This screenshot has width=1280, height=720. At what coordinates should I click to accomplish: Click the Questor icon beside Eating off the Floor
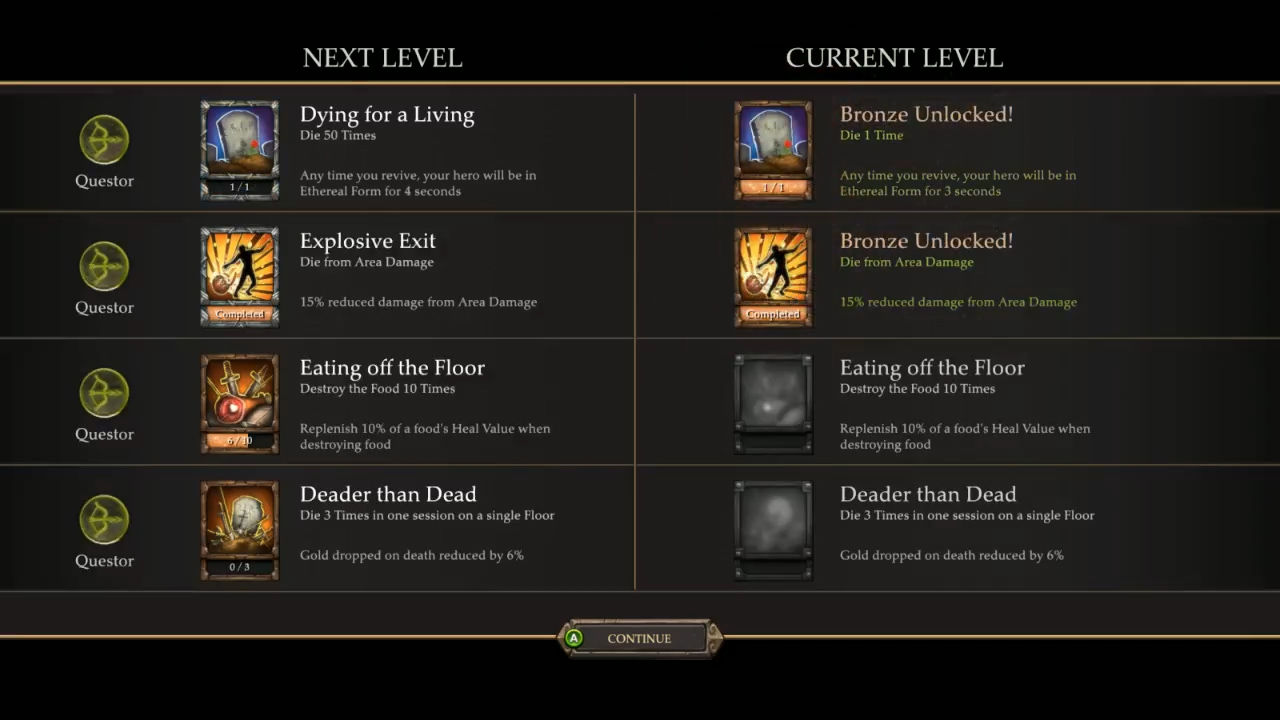coord(104,394)
